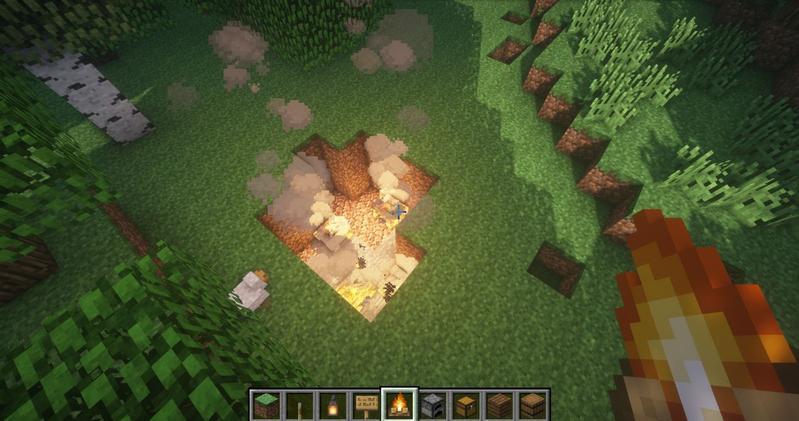
Task: Switch to the furnace hotbar slot
Action: point(433,405)
